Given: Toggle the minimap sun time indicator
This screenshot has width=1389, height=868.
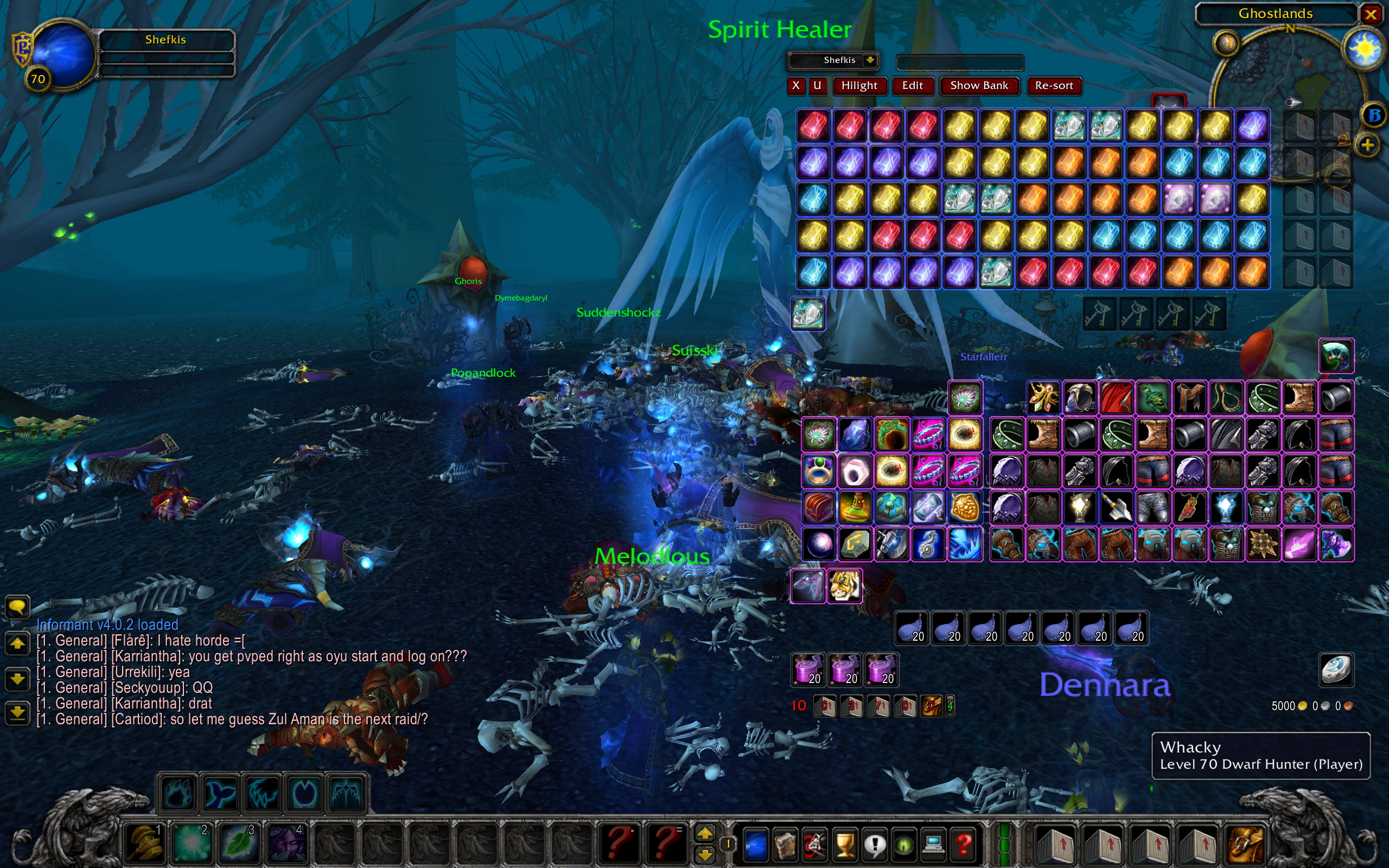Looking at the screenshot, I should tap(1363, 49).
